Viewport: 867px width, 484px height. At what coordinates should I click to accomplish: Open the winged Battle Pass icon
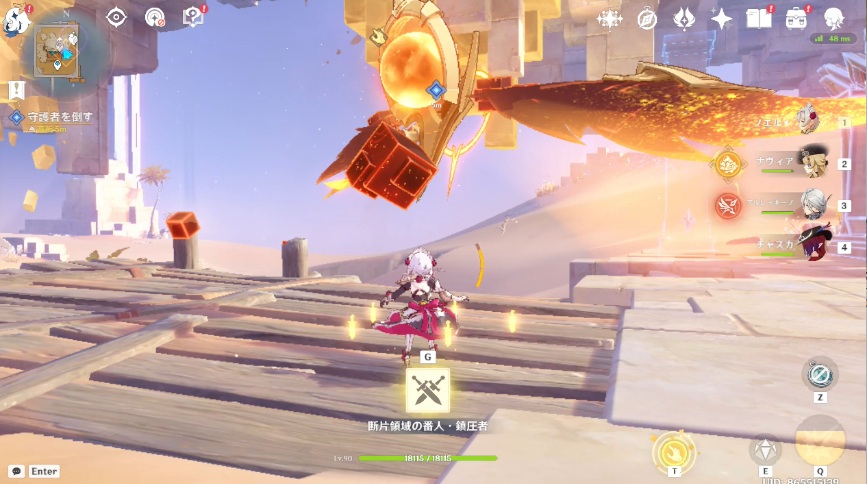[684, 18]
